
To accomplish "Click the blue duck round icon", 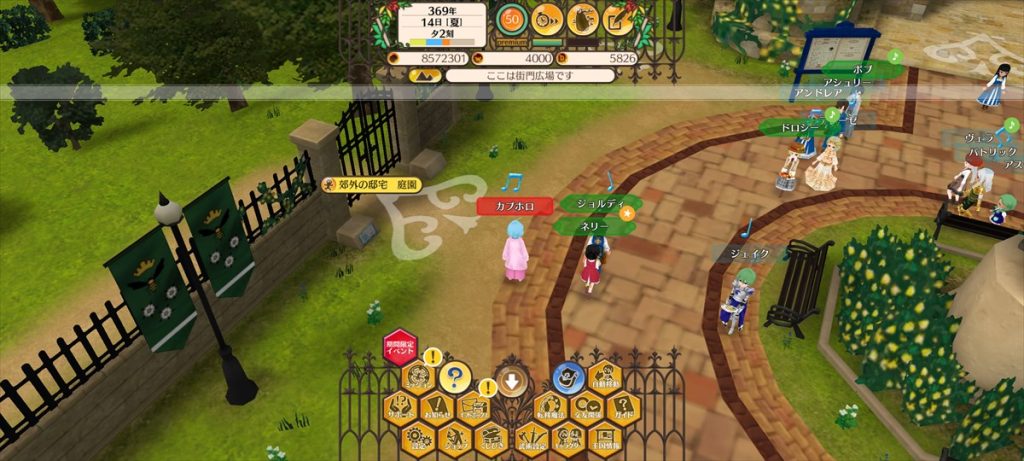I will (568, 377).
